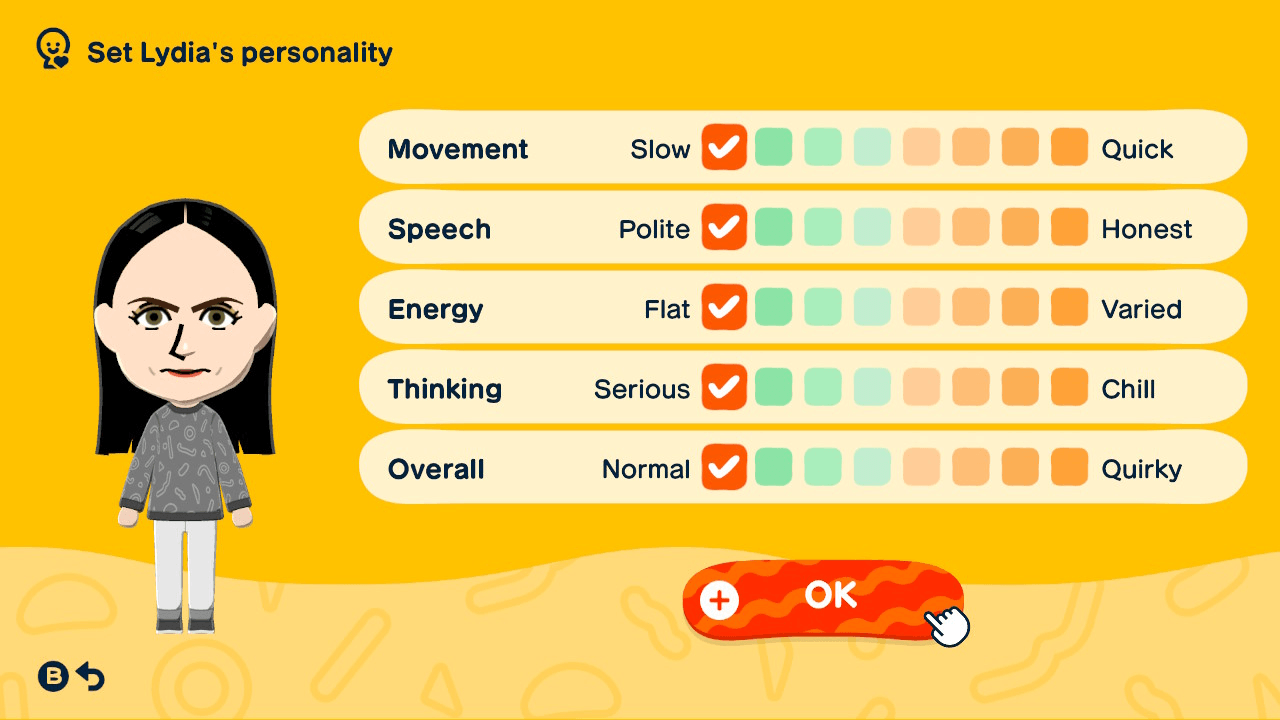Click the Normal checkmark on the Overall row
1280x720 pixels.
pyautogui.click(x=724, y=467)
